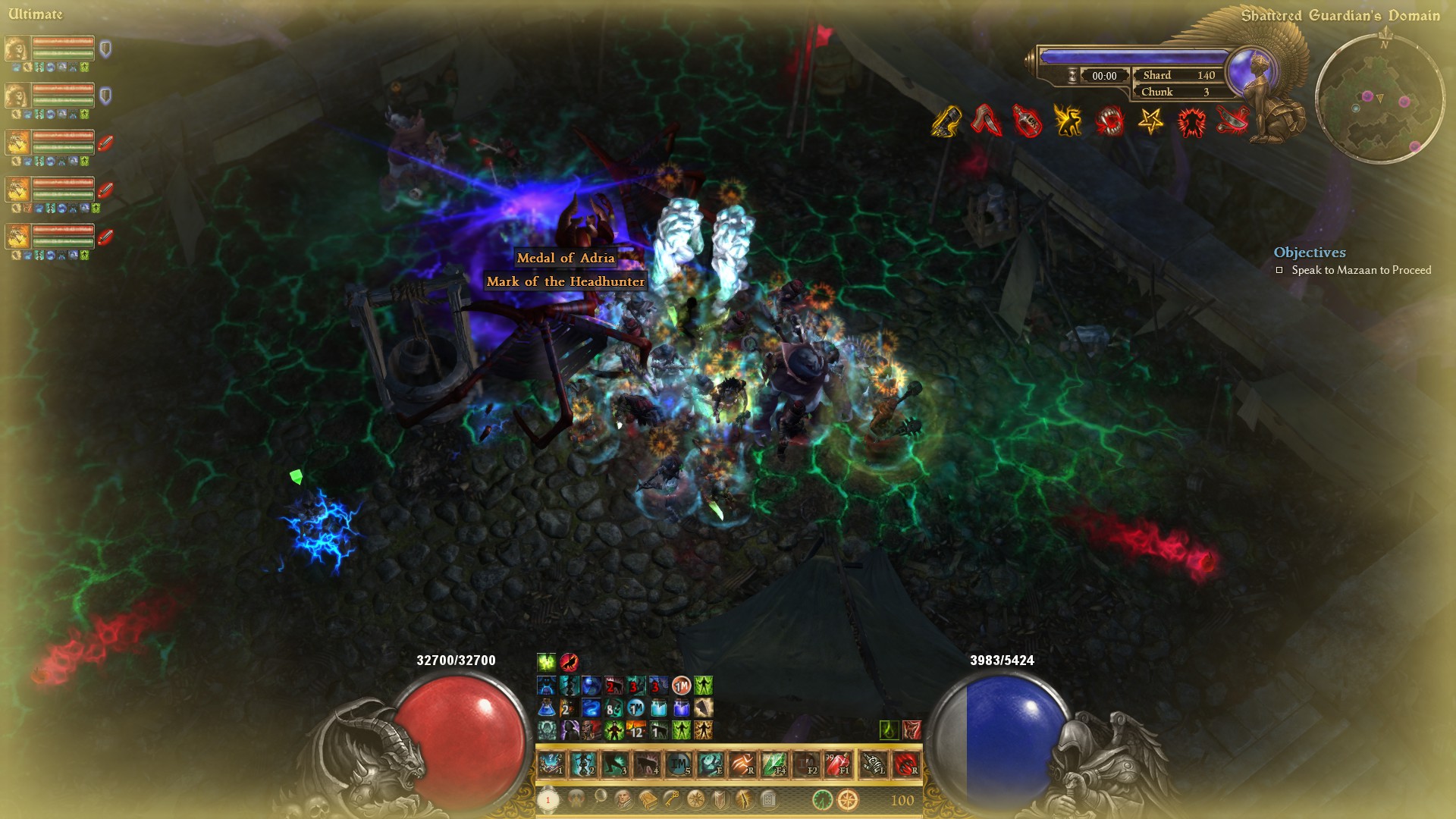Click the orange compass rose button
Viewport: 1456px width, 819px height.
pos(848,799)
